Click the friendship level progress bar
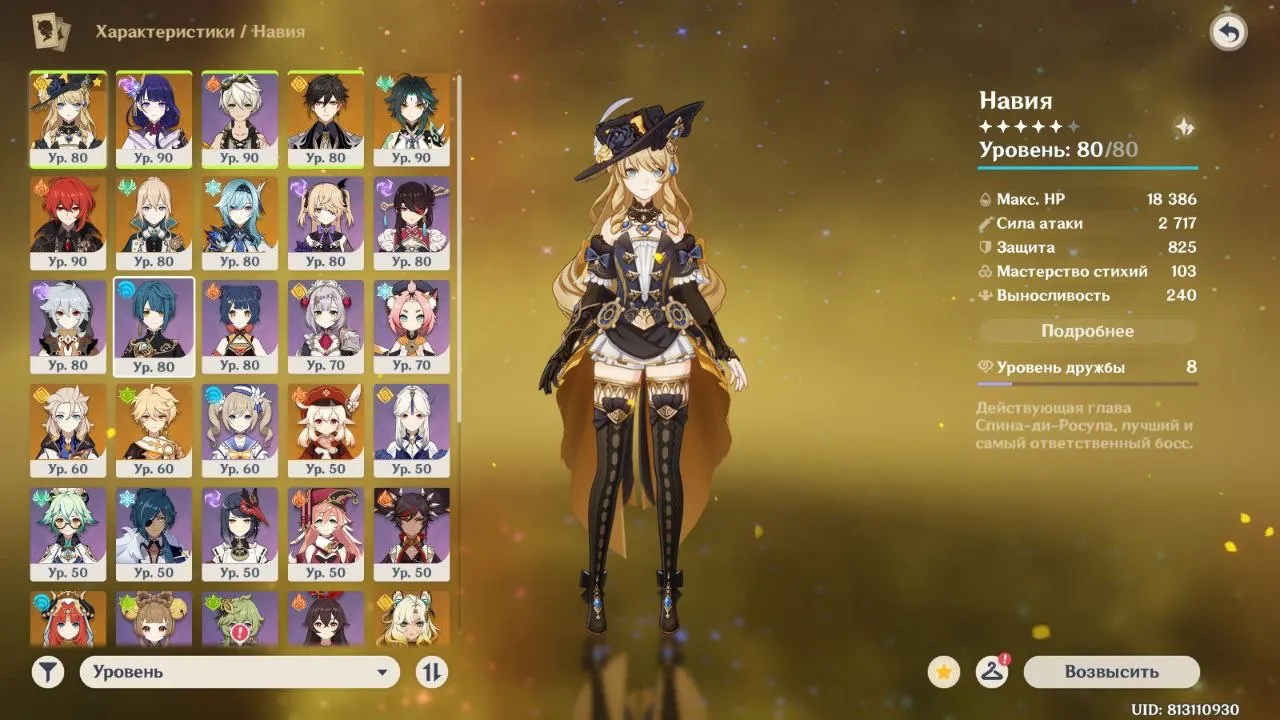Image resolution: width=1280 pixels, height=720 pixels. point(1087,382)
